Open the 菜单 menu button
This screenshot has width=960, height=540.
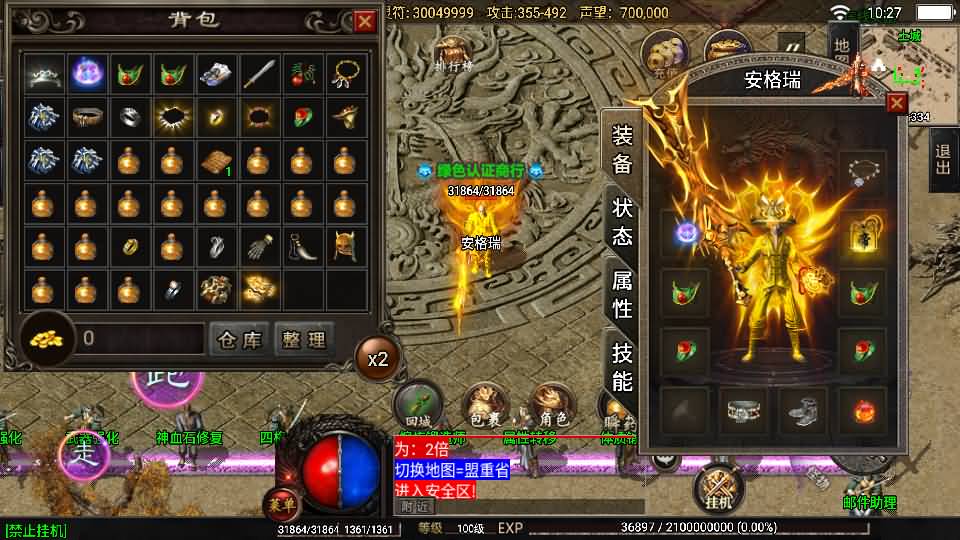click(282, 503)
